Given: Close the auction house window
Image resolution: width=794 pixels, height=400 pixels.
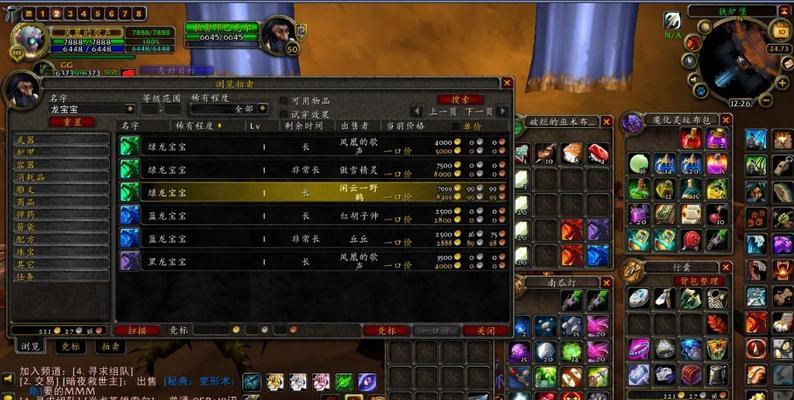Looking at the screenshot, I should click(507, 83).
